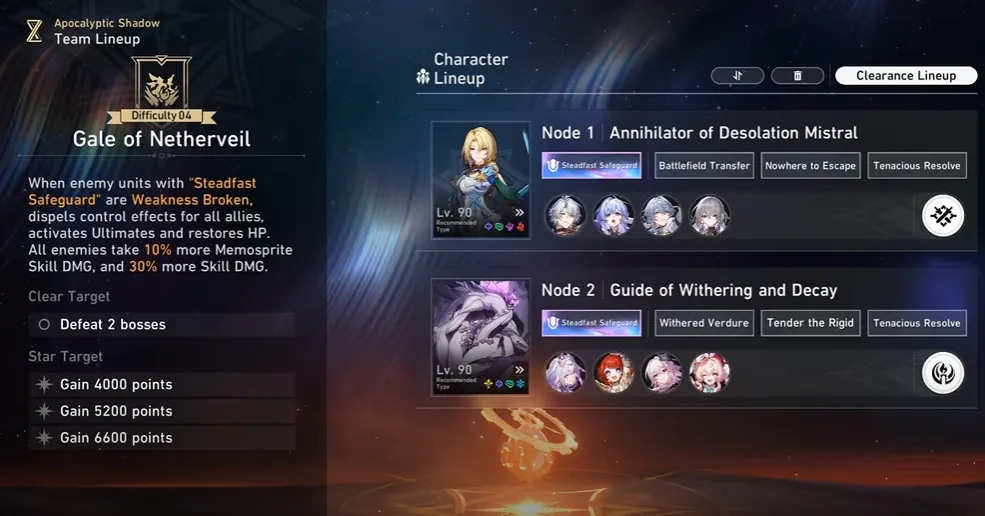The image size is (985, 516).
Task: Click the swap lineups arrow button
Action: pyautogui.click(x=738, y=76)
